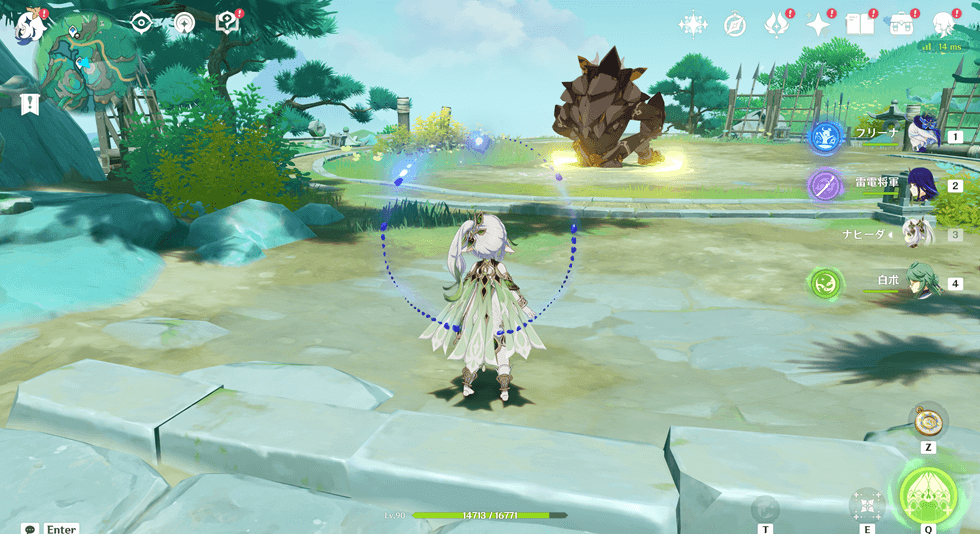The height and width of the screenshot is (534, 980).
Task: Open the Wish four-pointed star icon
Action: 819,25
